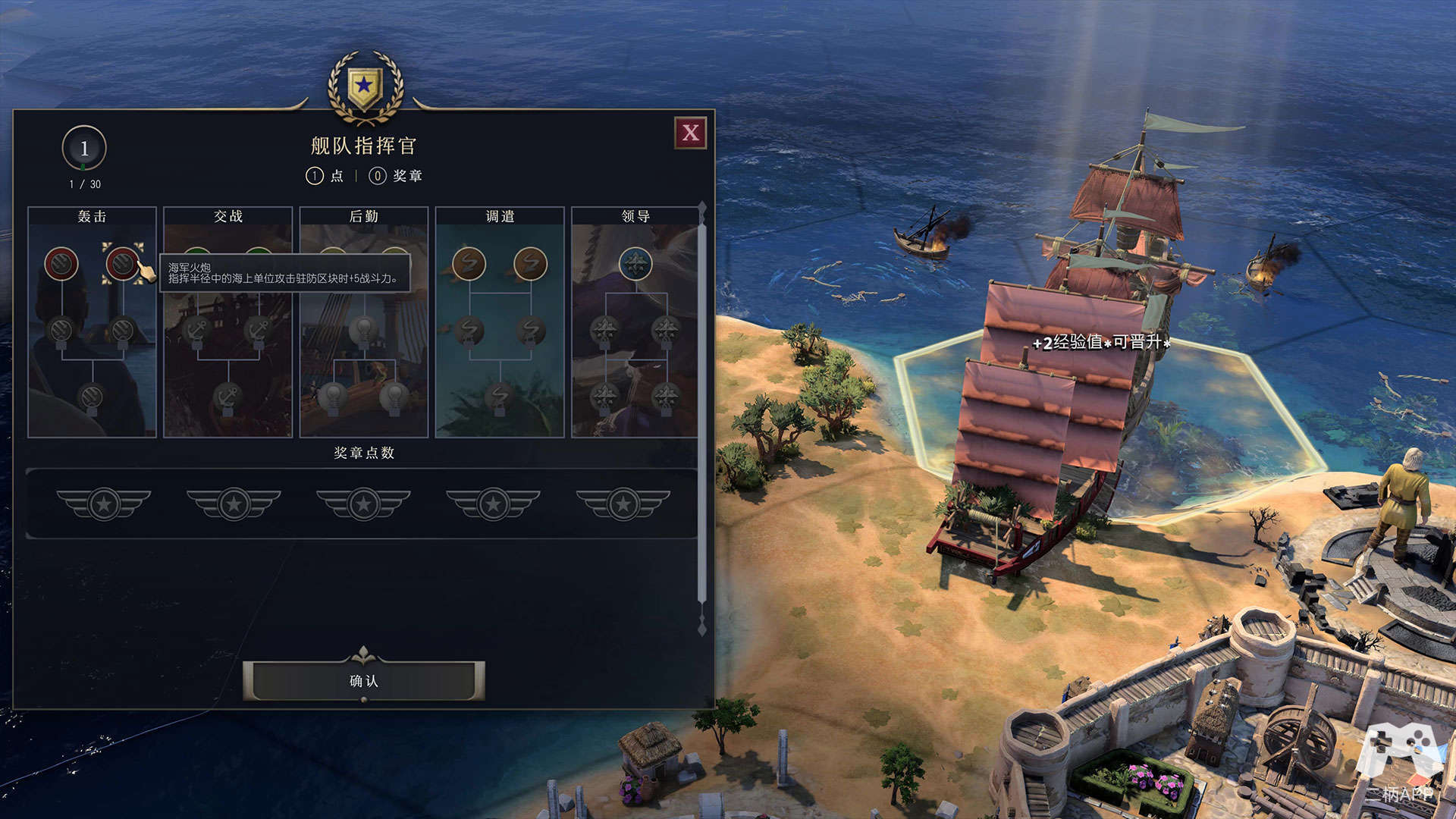This screenshot has height=819, width=1456.
Task: Close the fleet commander panel
Action: (x=690, y=133)
